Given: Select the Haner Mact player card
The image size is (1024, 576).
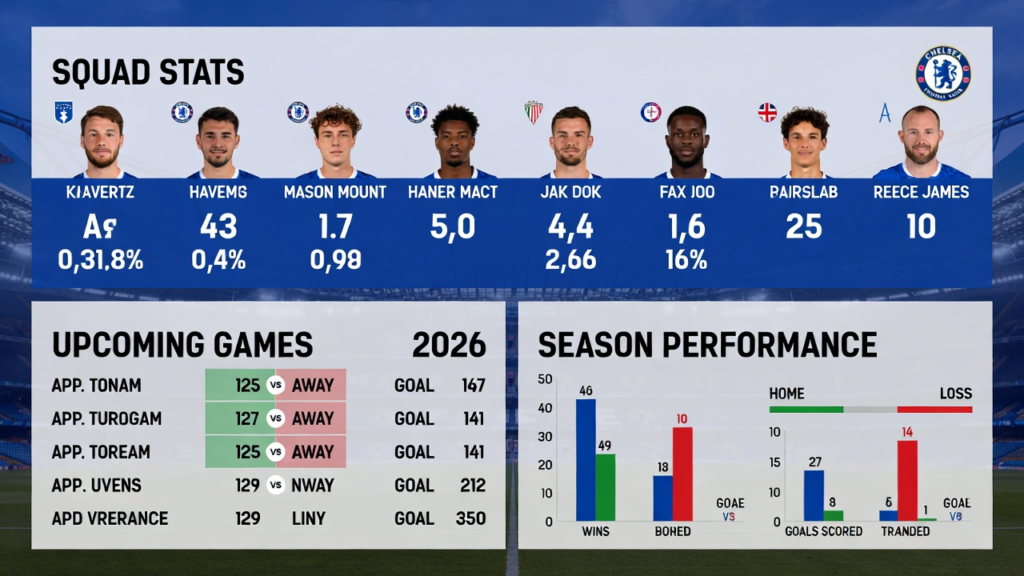Looking at the screenshot, I should (452, 190).
